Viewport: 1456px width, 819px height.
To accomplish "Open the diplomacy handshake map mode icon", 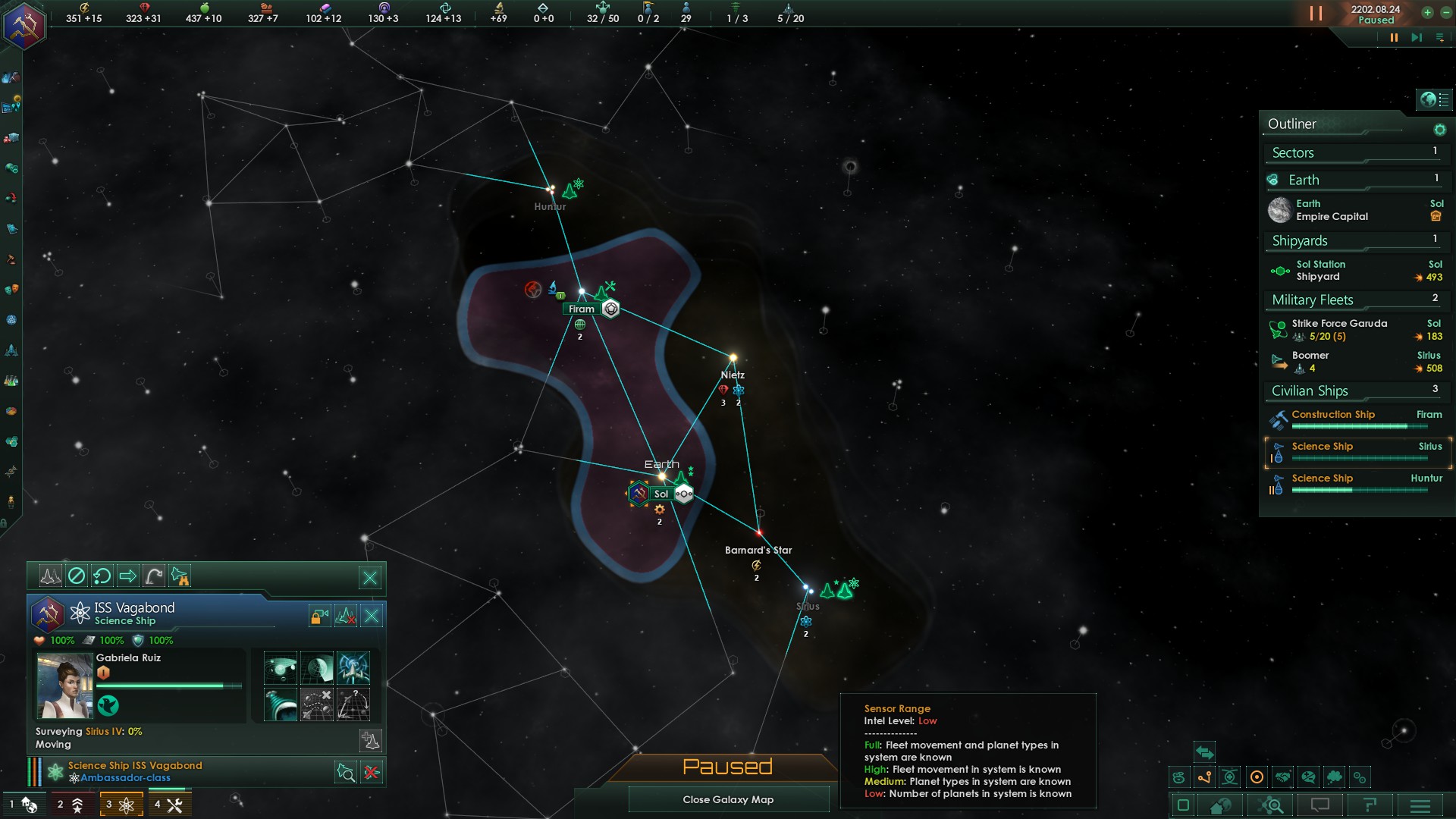I will [1283, 777].
